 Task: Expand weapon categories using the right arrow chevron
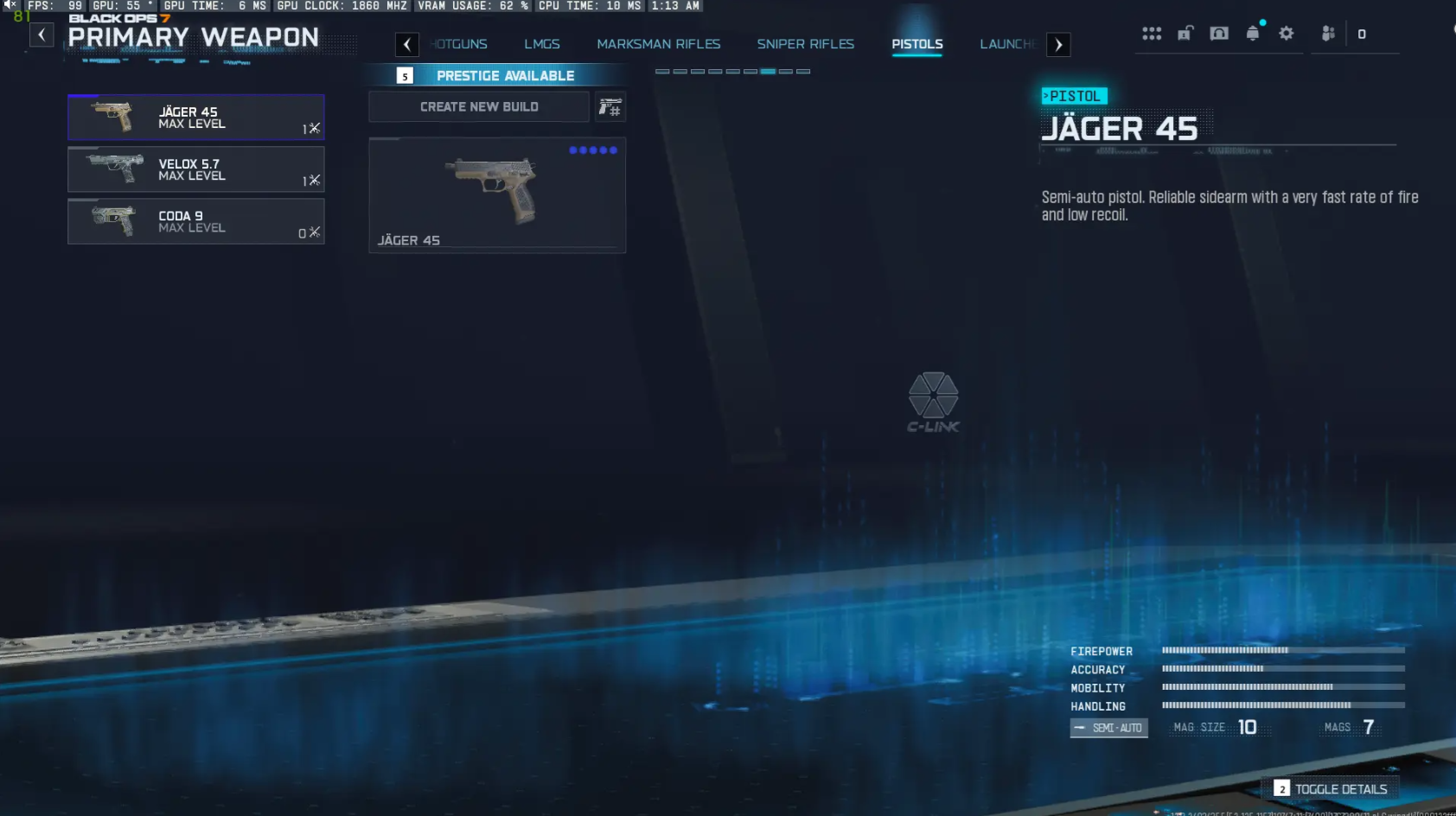click(x=1059, y=44)
